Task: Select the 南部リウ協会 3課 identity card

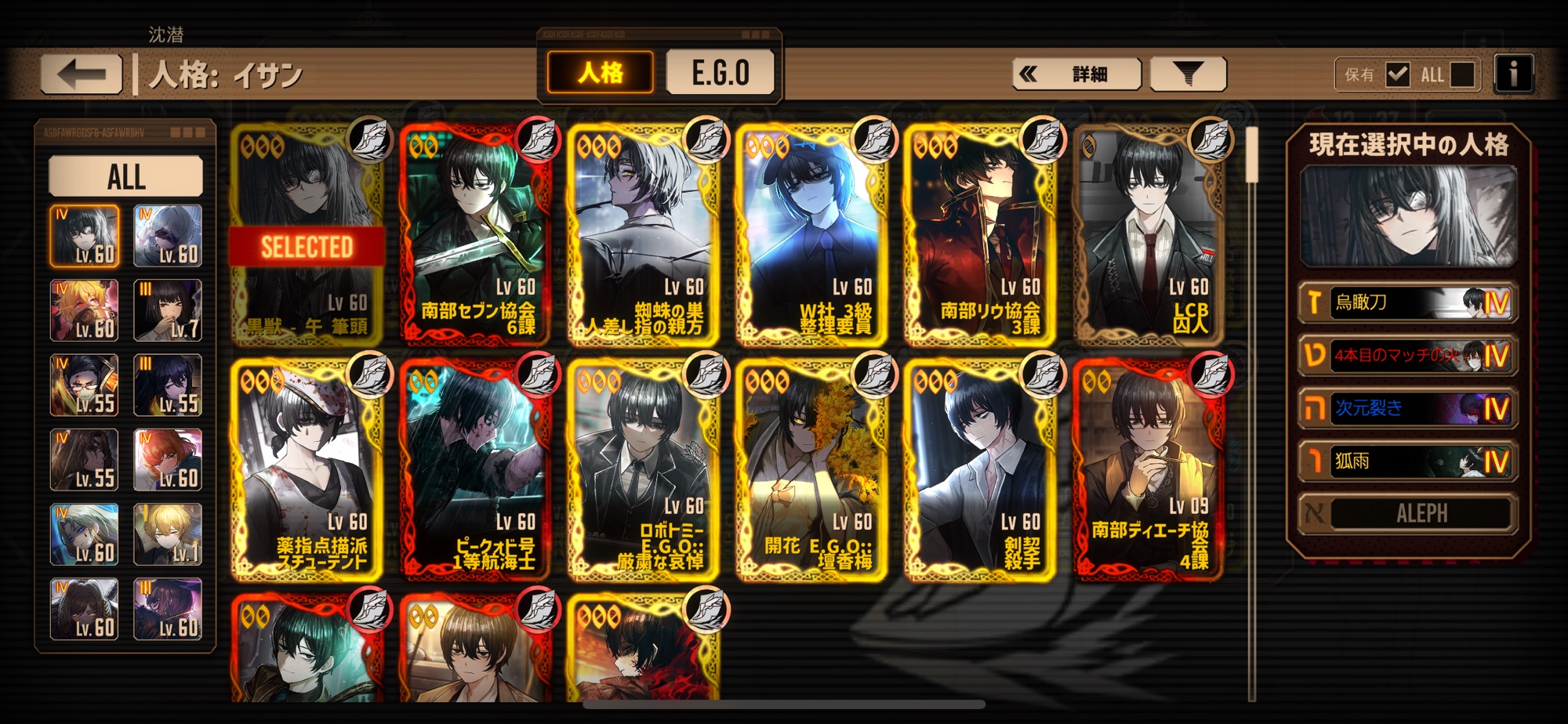Action: pyautogui.click(x=980, y=235)
